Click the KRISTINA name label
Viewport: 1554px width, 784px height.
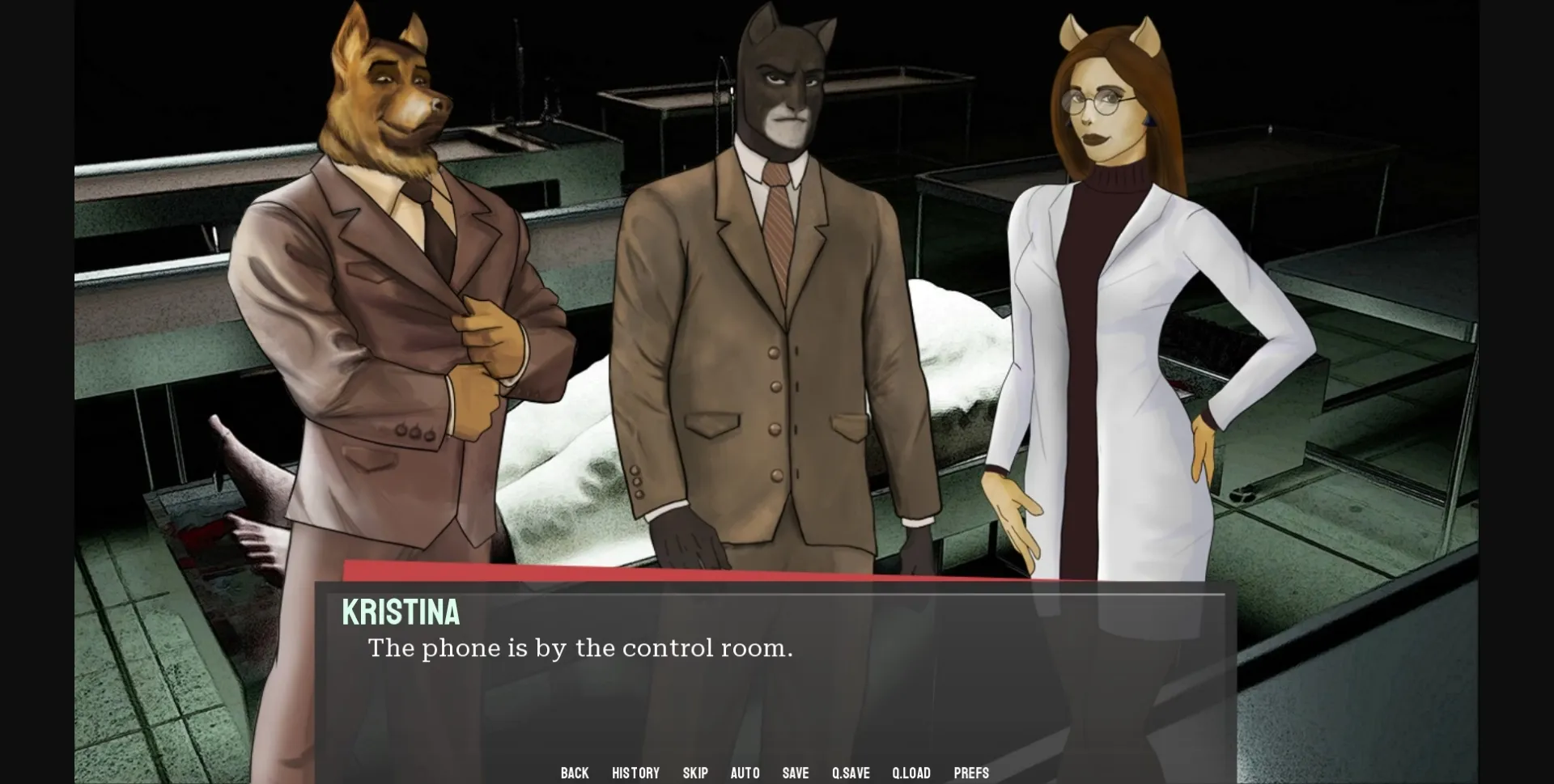(401, 614)
